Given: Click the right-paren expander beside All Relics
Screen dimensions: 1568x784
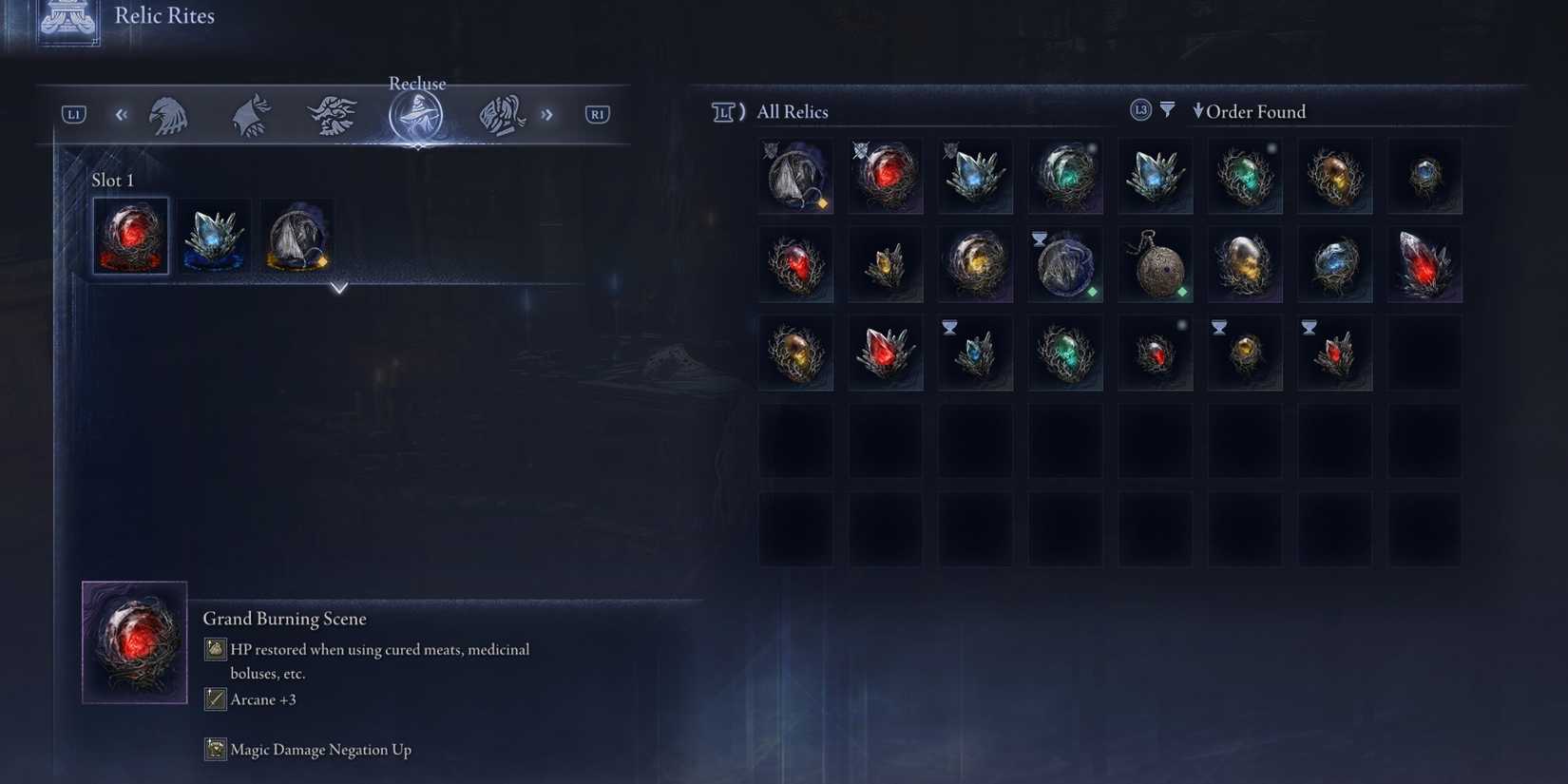Looking at the screenshot, I should tap(740, 111).
